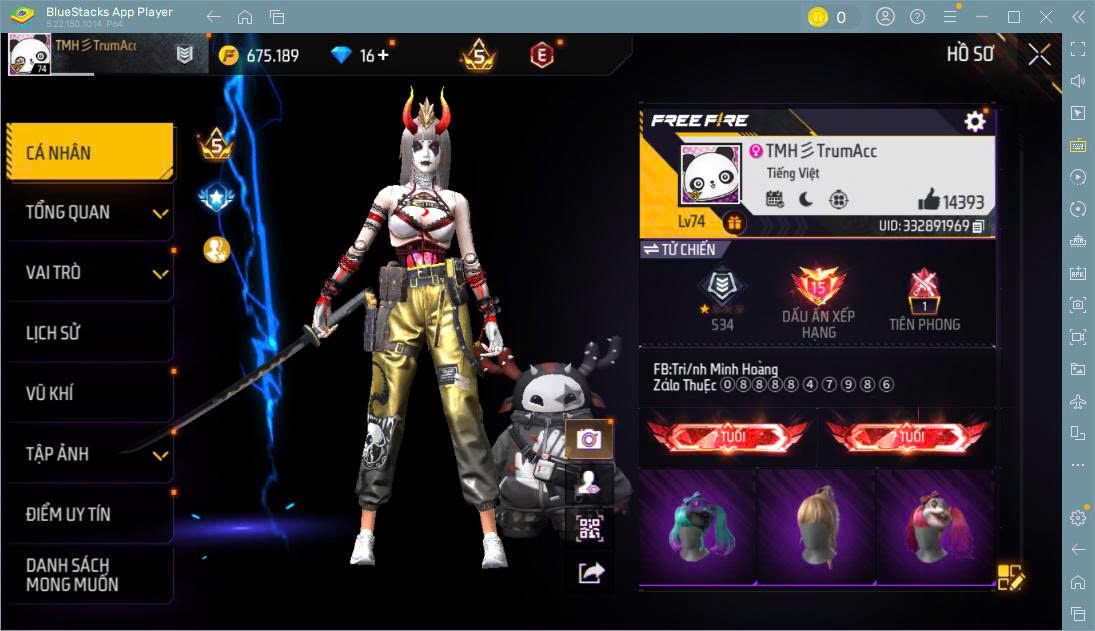Click the panda profile avatar in card
Viewport: 1095px width, 631px height.
709,176
